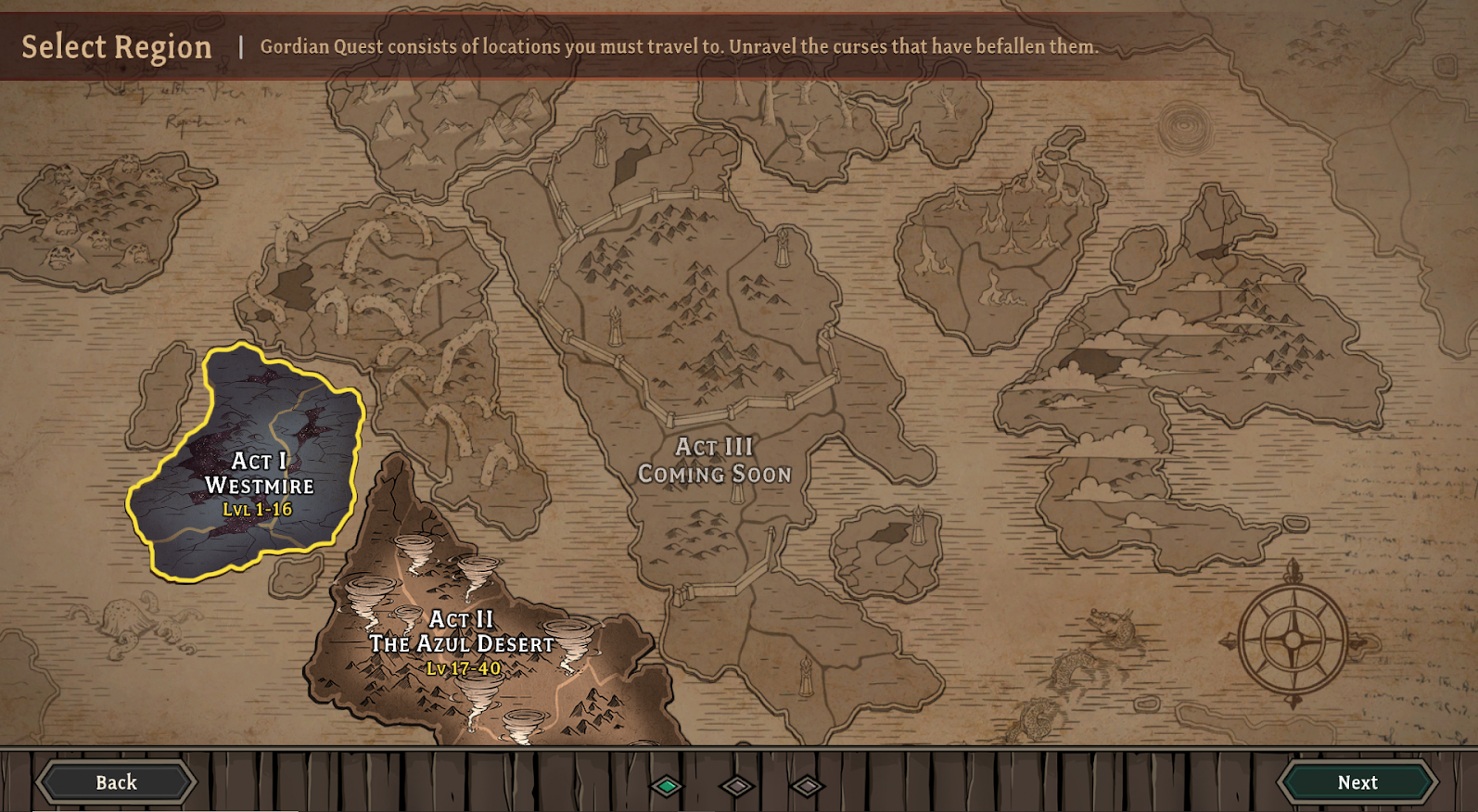Go to the Next step
The height and width of the screenshot is (812, 1478).
pyautogui.click(x=1357, y=782)
